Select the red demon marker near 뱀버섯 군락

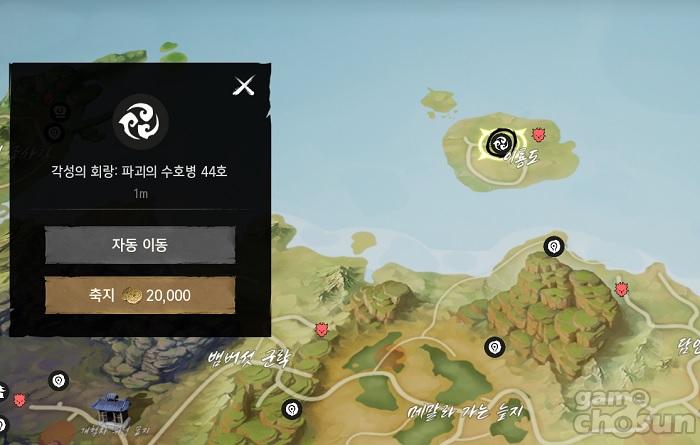point(322,329)
